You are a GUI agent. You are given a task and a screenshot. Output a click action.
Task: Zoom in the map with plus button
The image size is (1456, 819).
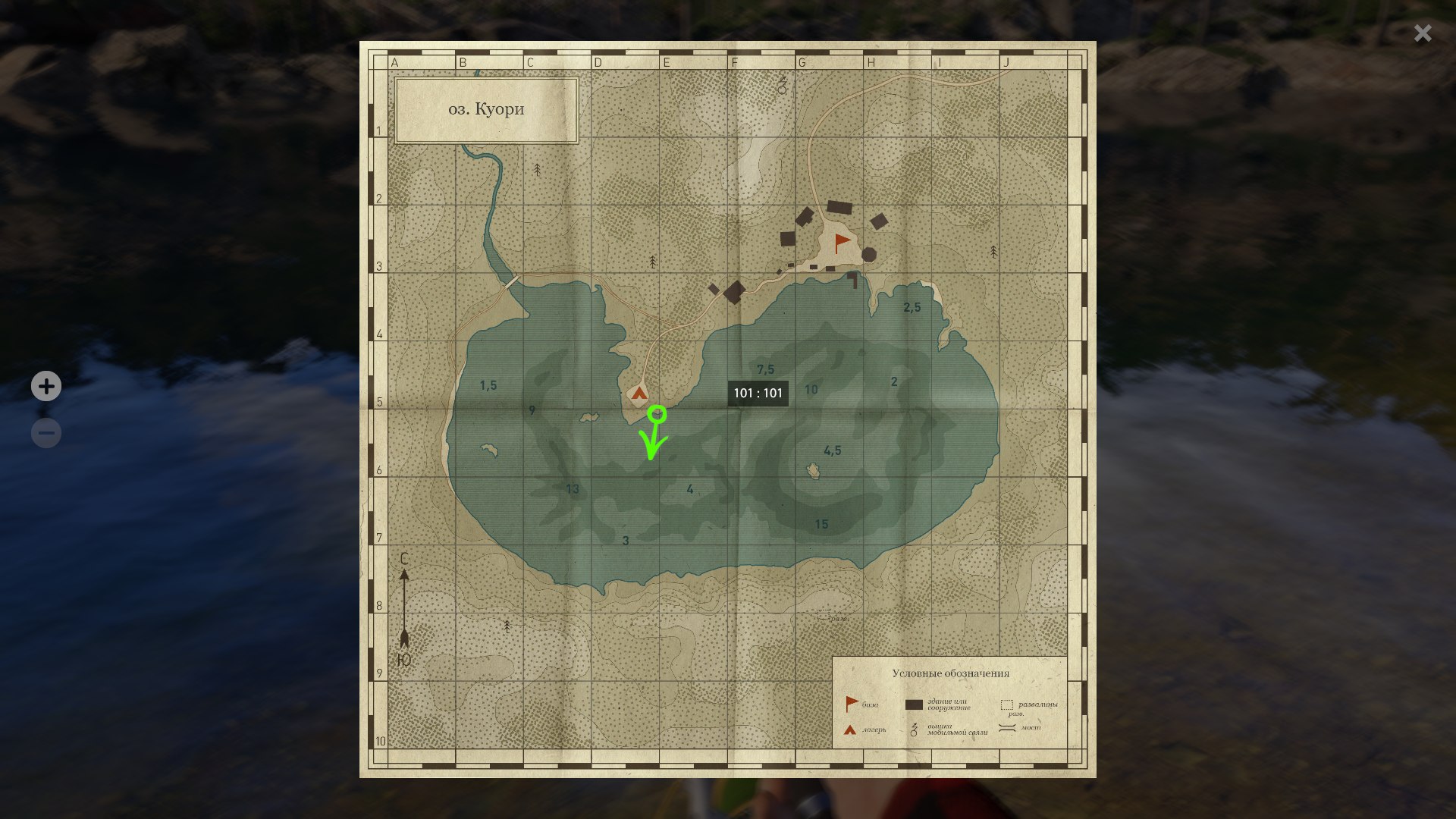[46, 387]
